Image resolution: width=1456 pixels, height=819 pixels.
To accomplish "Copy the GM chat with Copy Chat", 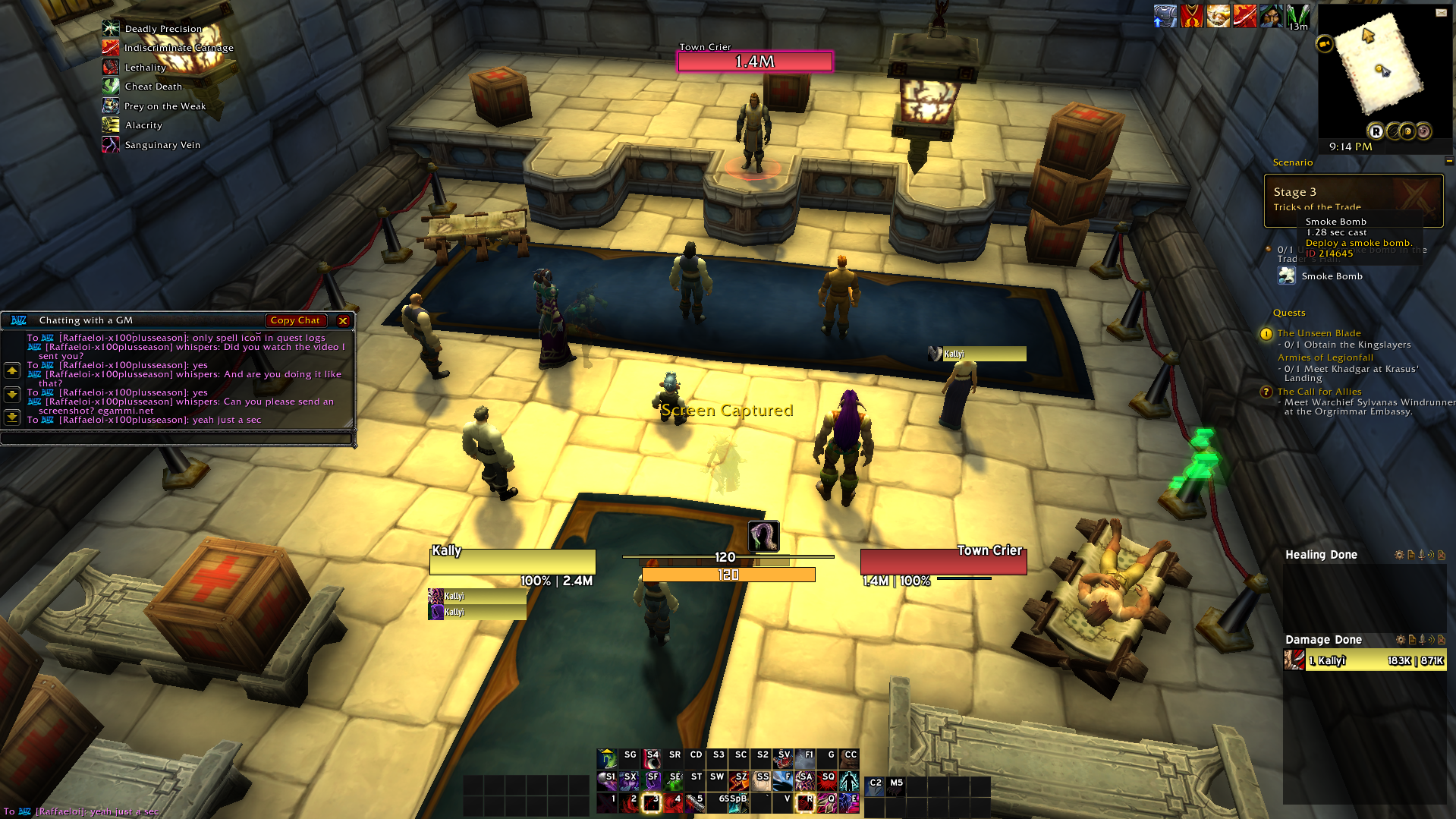I will tap(295, 320).
